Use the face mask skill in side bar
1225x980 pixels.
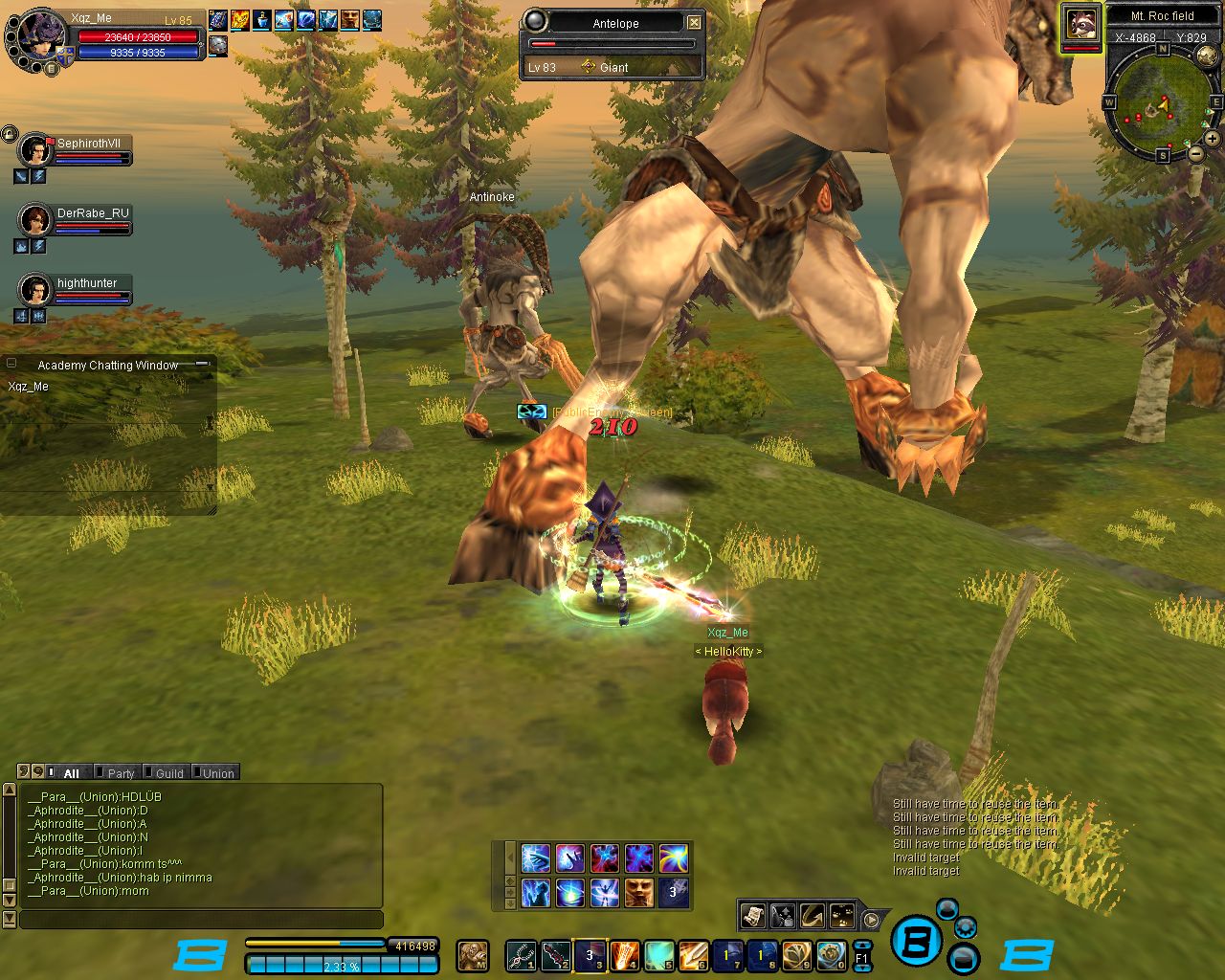point(638,892)
